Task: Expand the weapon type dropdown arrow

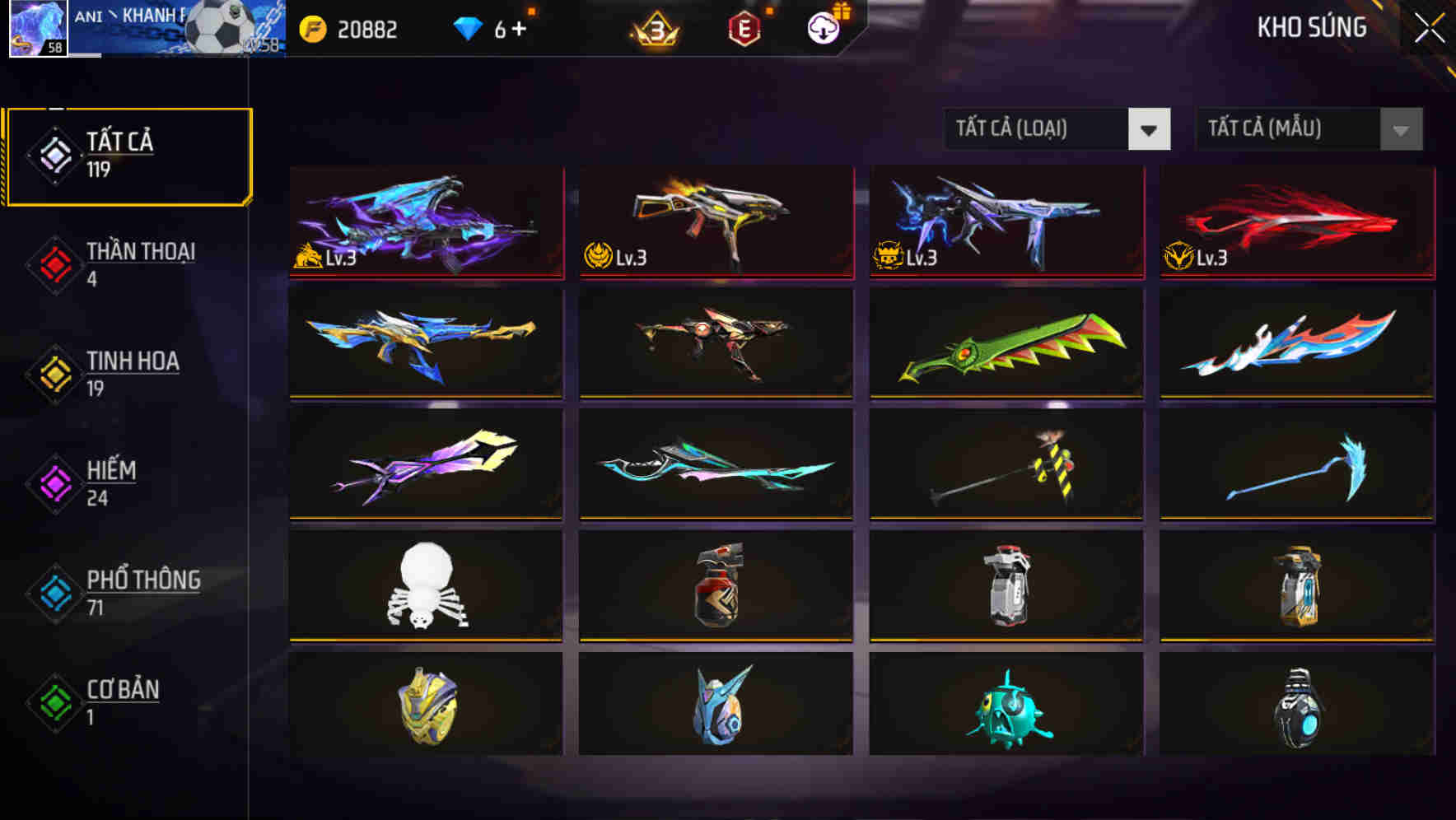Action: pyautogui.click(x=1150, y=130)
